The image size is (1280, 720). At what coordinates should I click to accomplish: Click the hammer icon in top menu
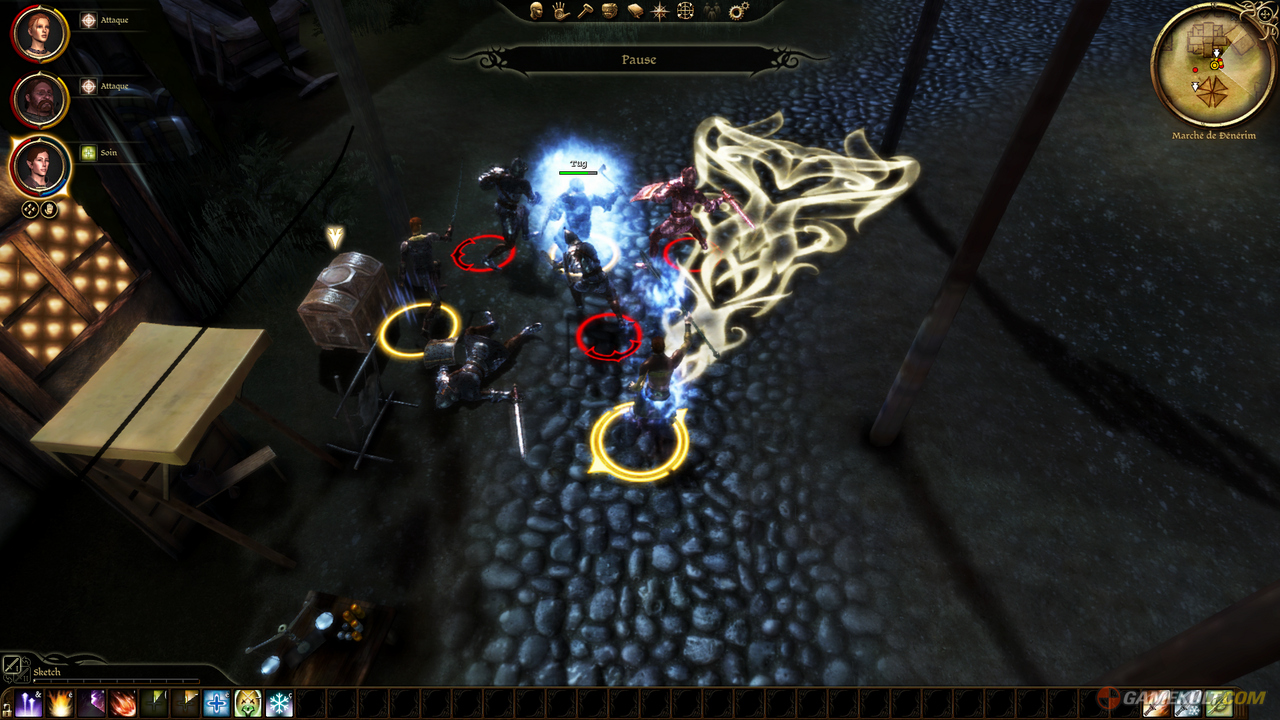585,11
